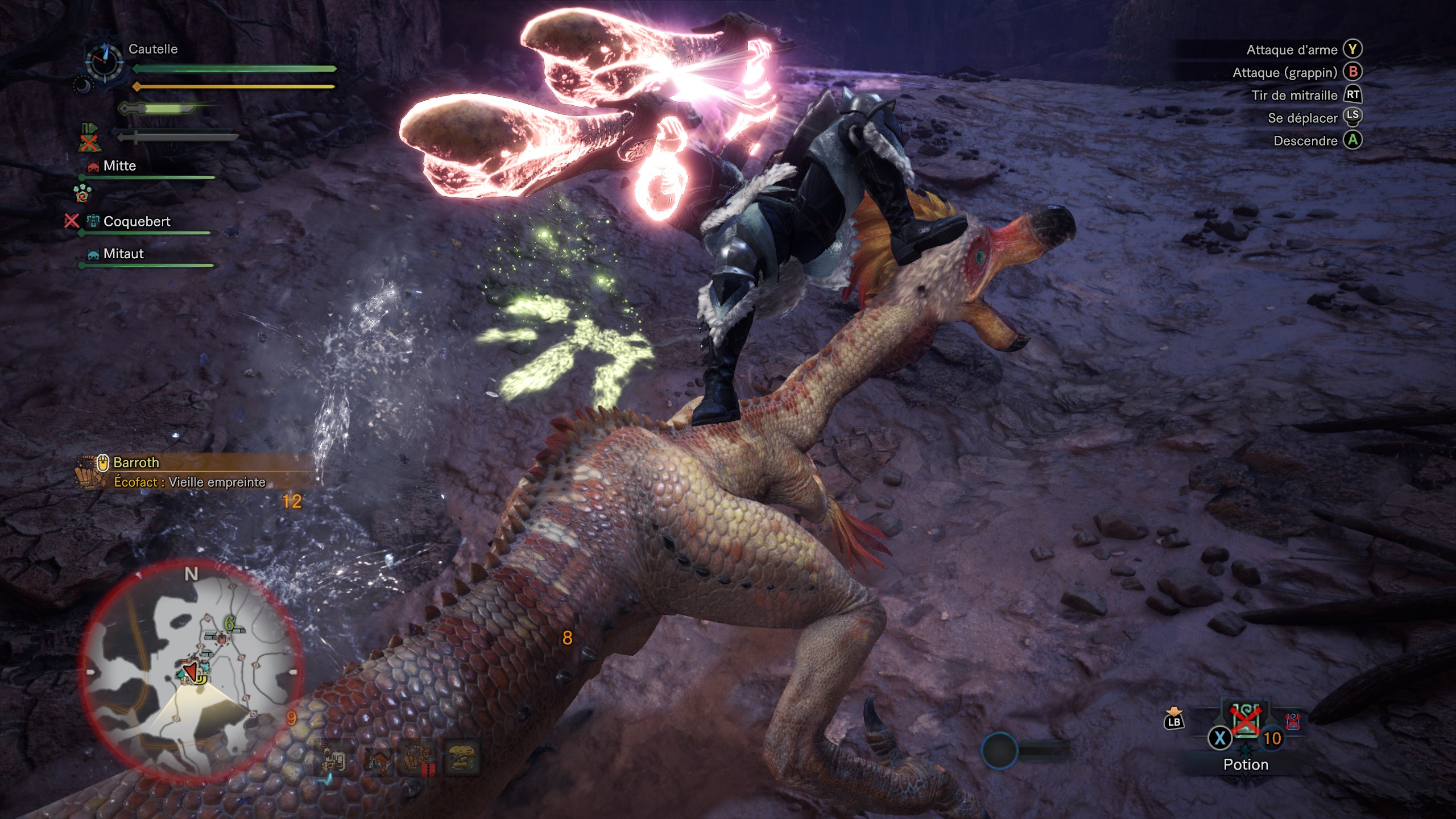1456x819 pixels.
Task: Click party member Mitaut's name
Action: 123,254
